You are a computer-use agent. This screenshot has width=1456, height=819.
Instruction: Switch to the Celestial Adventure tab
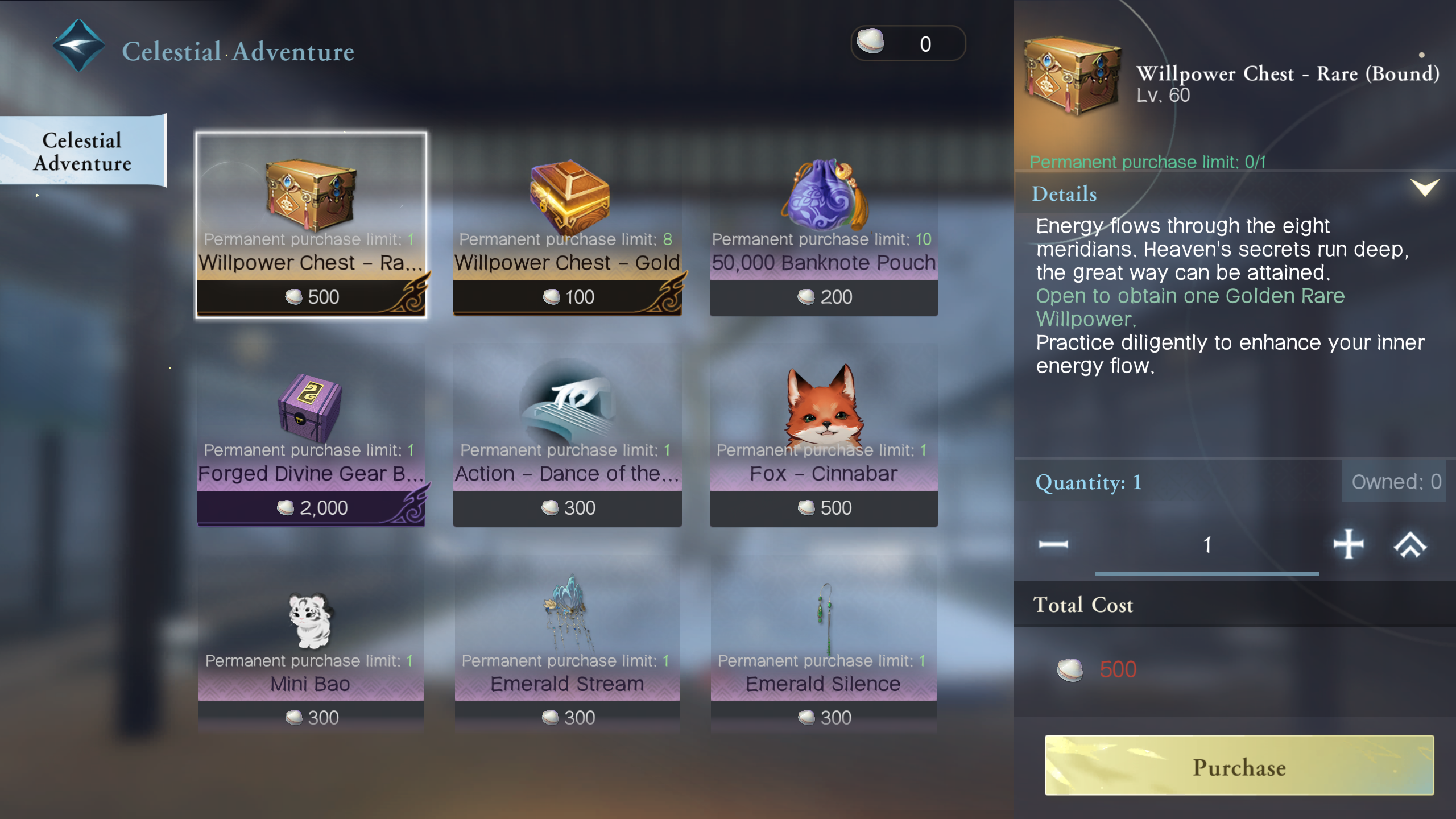(82, 151)
